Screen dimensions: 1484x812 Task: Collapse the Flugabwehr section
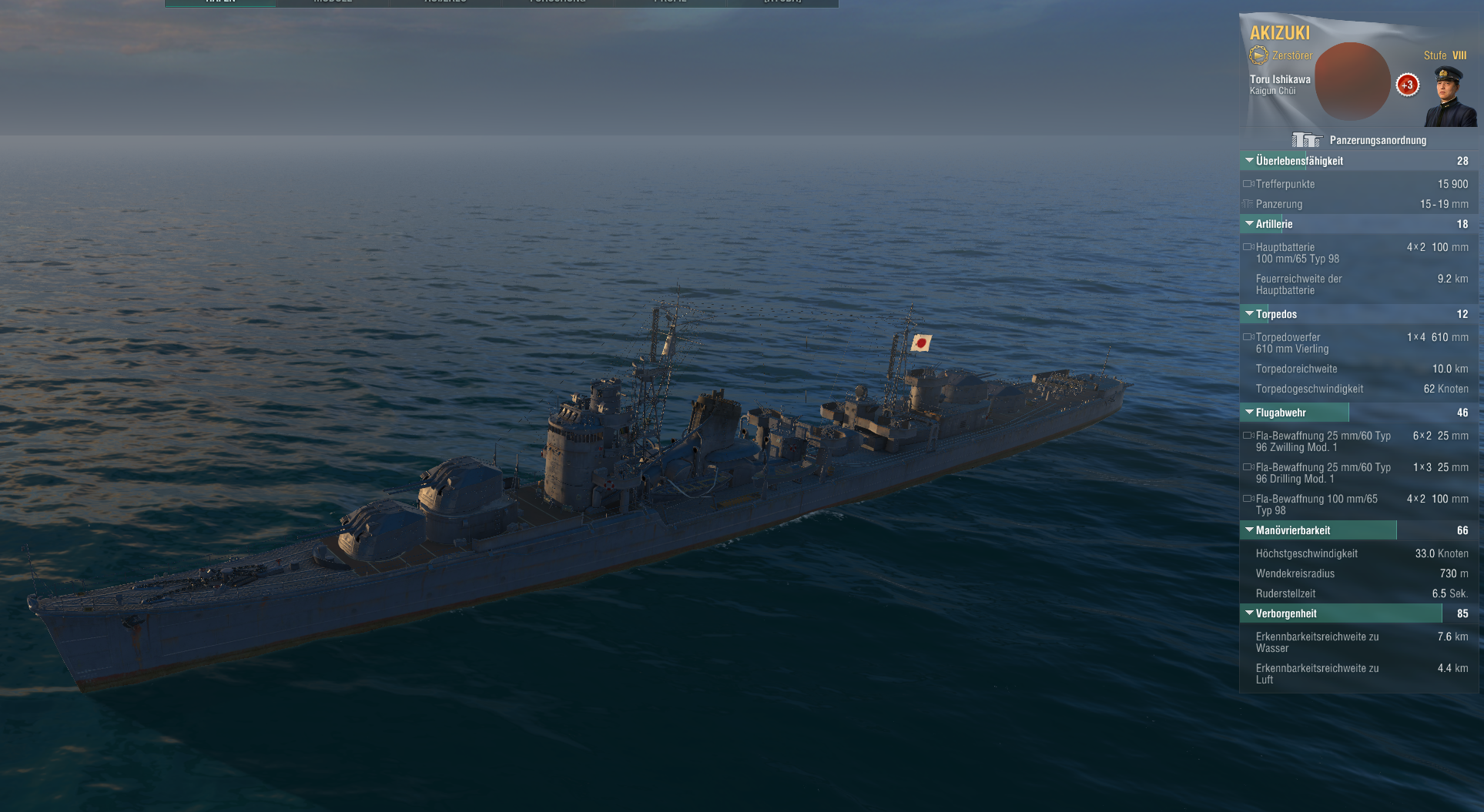coord(1249,413)
